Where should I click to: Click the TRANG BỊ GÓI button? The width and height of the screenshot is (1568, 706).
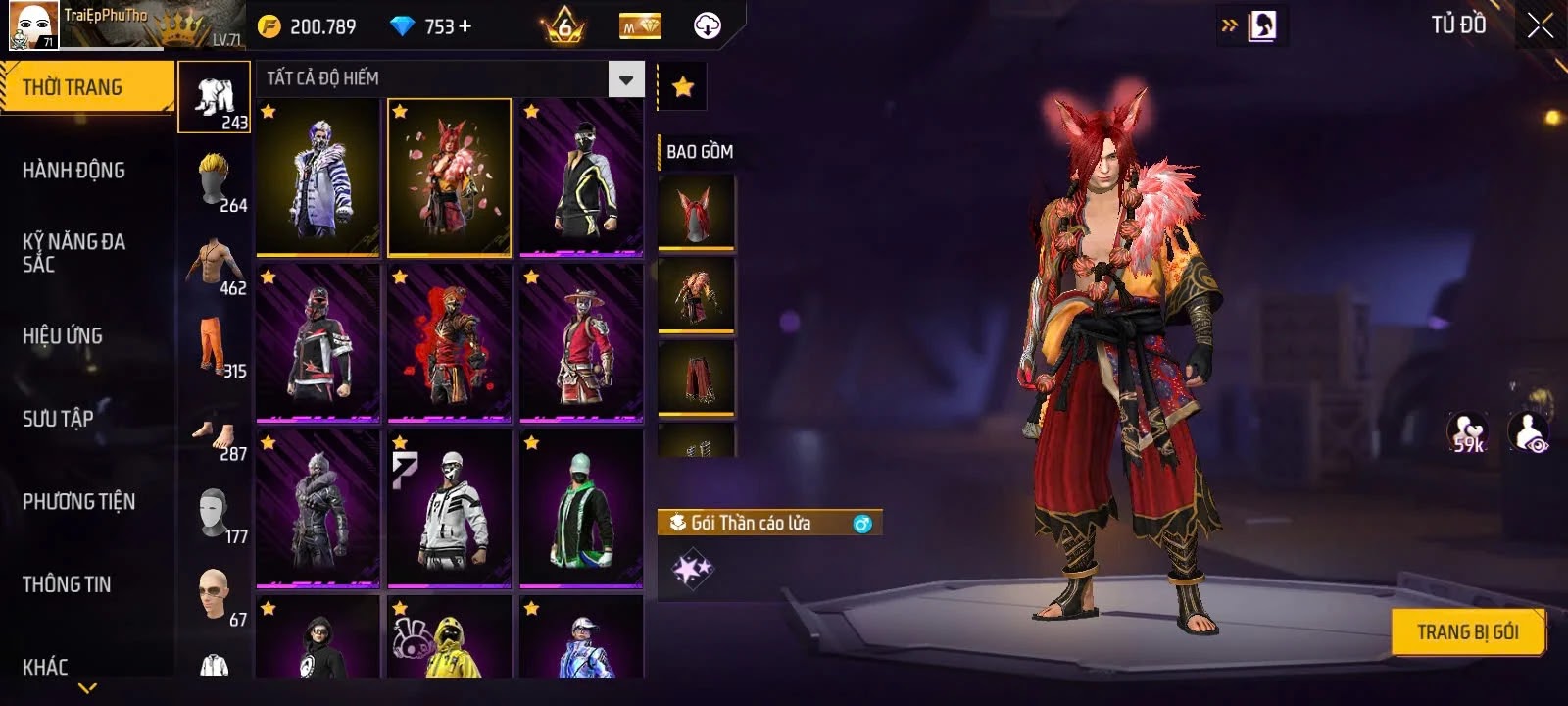coord(1467,632)
